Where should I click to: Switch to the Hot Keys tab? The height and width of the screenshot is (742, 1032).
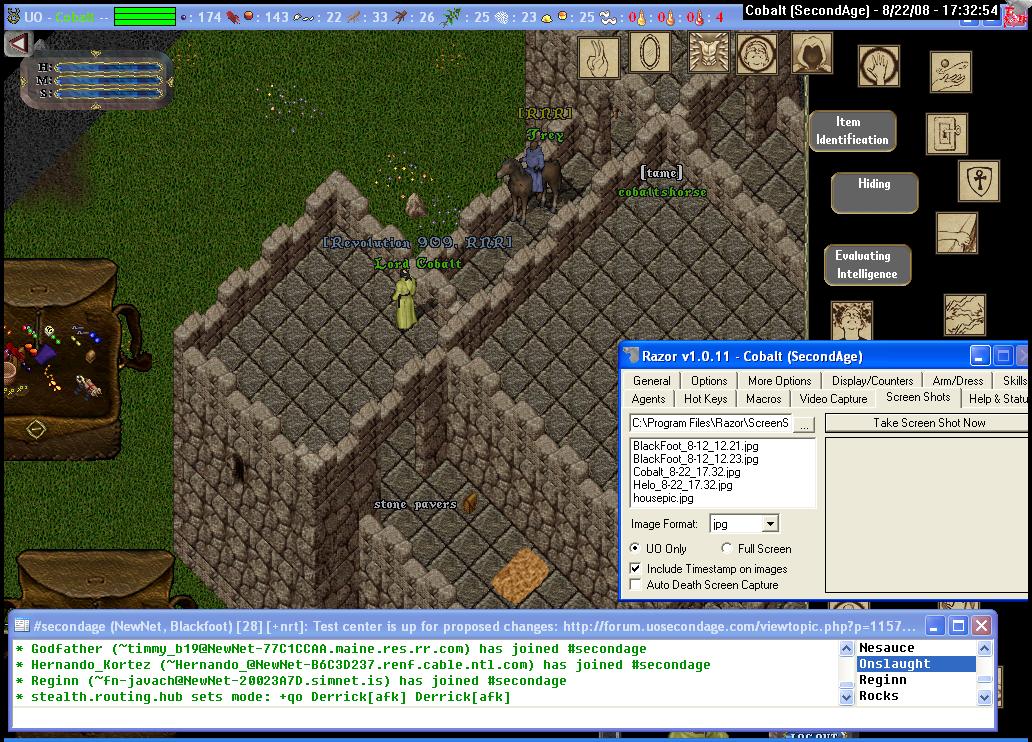(705, 398)
